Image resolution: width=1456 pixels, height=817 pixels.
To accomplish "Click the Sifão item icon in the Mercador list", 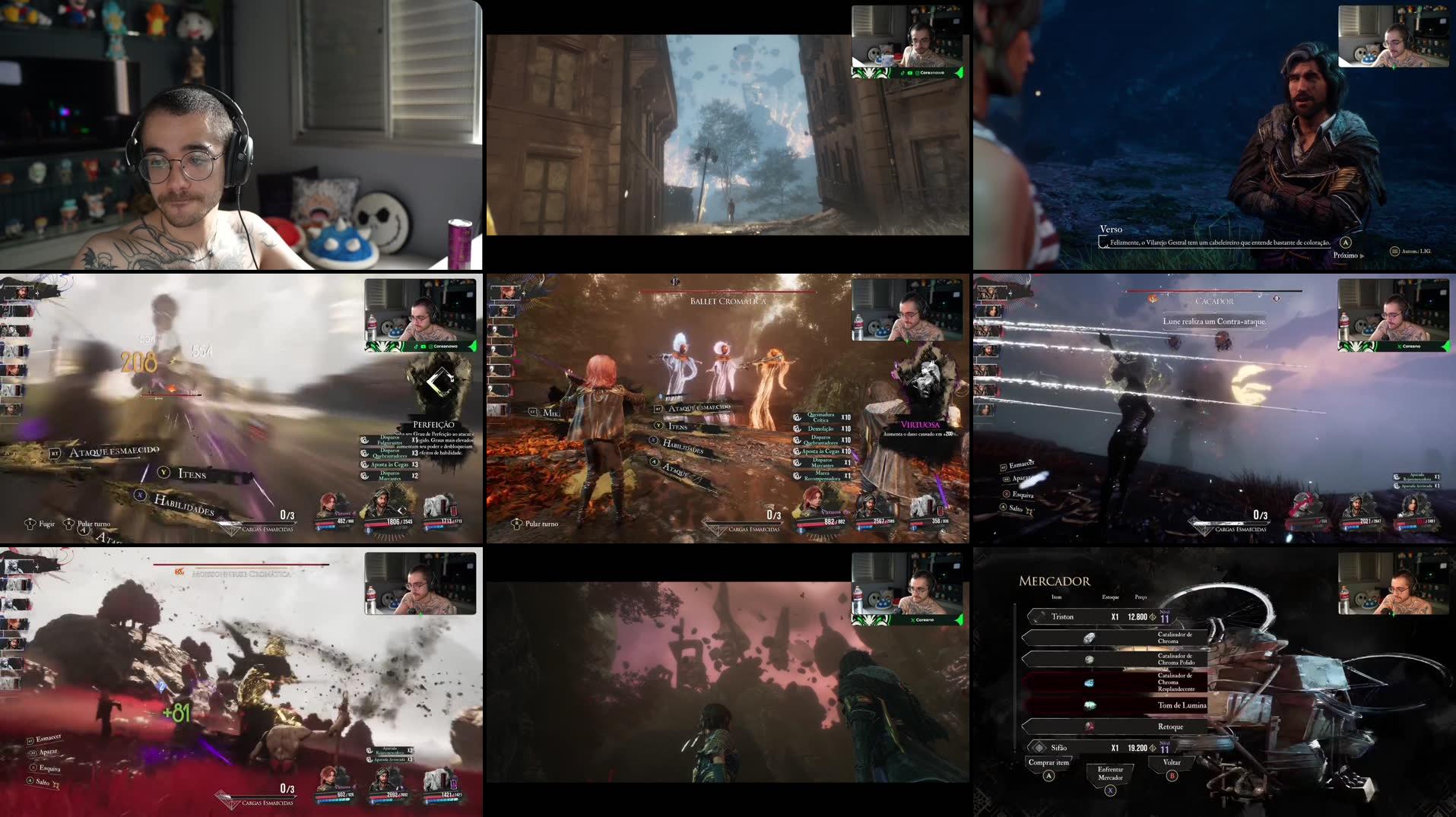I will tap(1039, 748).
